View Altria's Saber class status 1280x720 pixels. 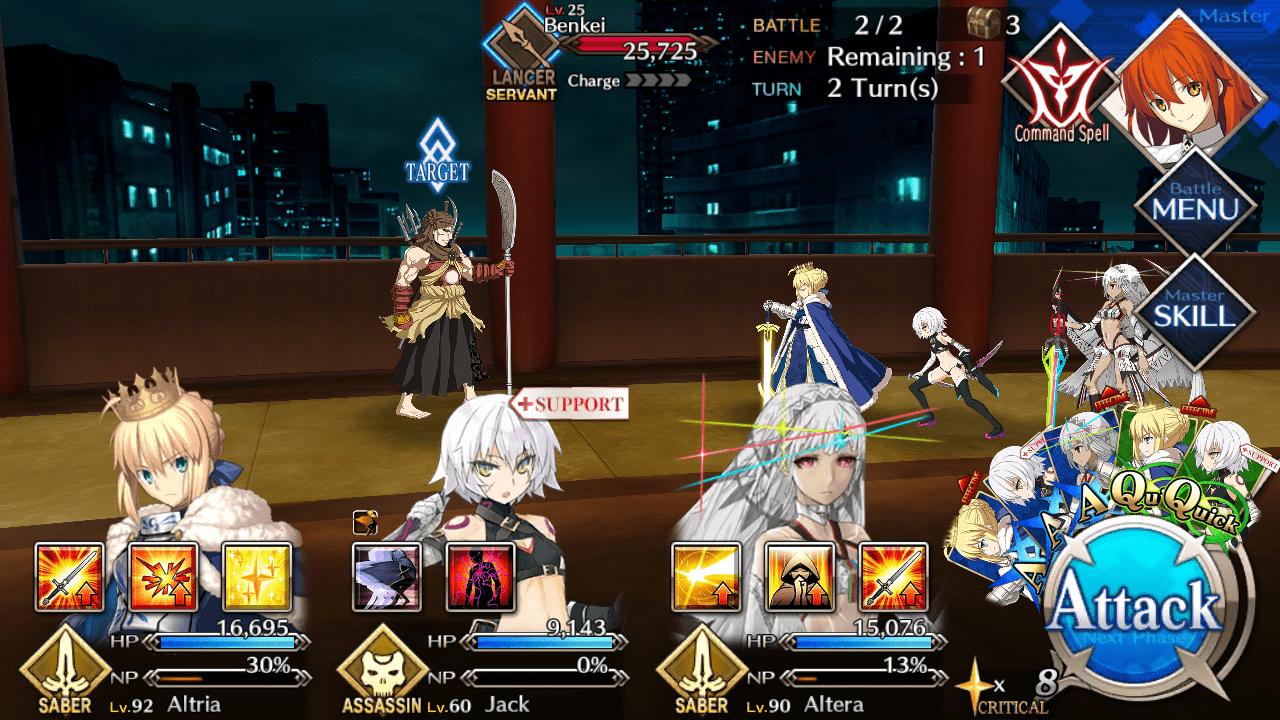pyautogui.click(x=65, y=672)
